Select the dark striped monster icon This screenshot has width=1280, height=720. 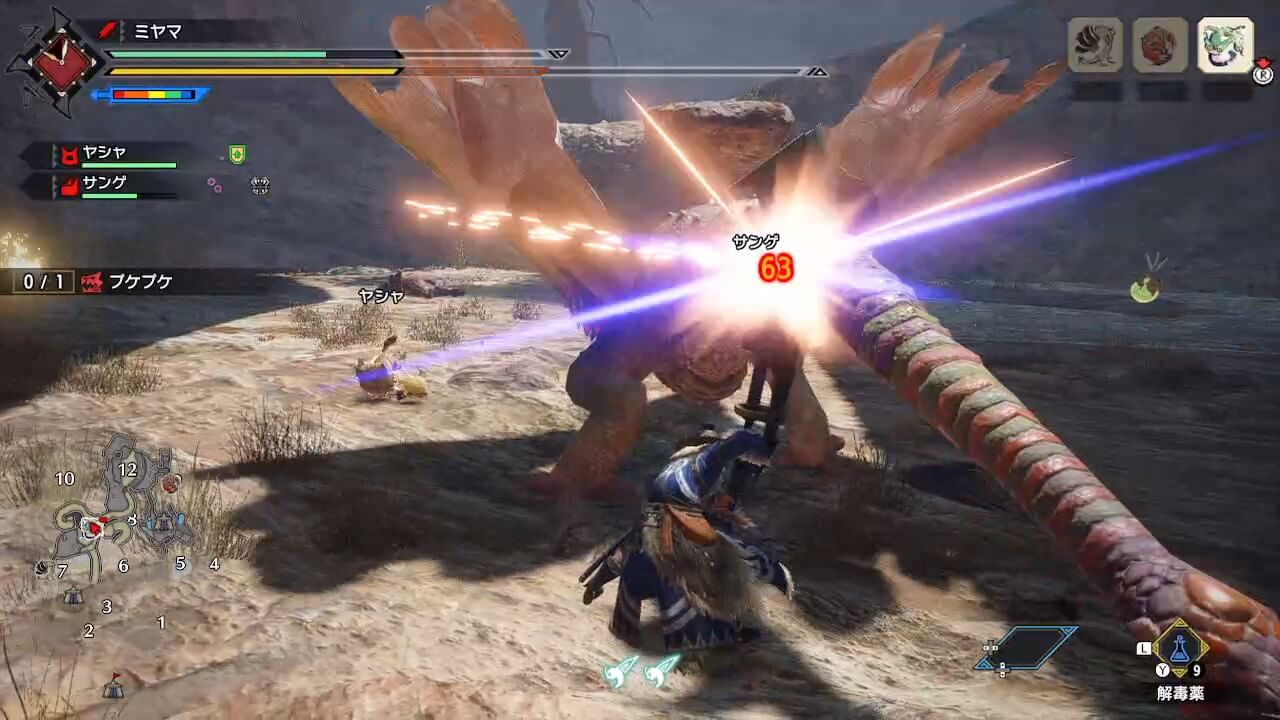pos(1095,45)
